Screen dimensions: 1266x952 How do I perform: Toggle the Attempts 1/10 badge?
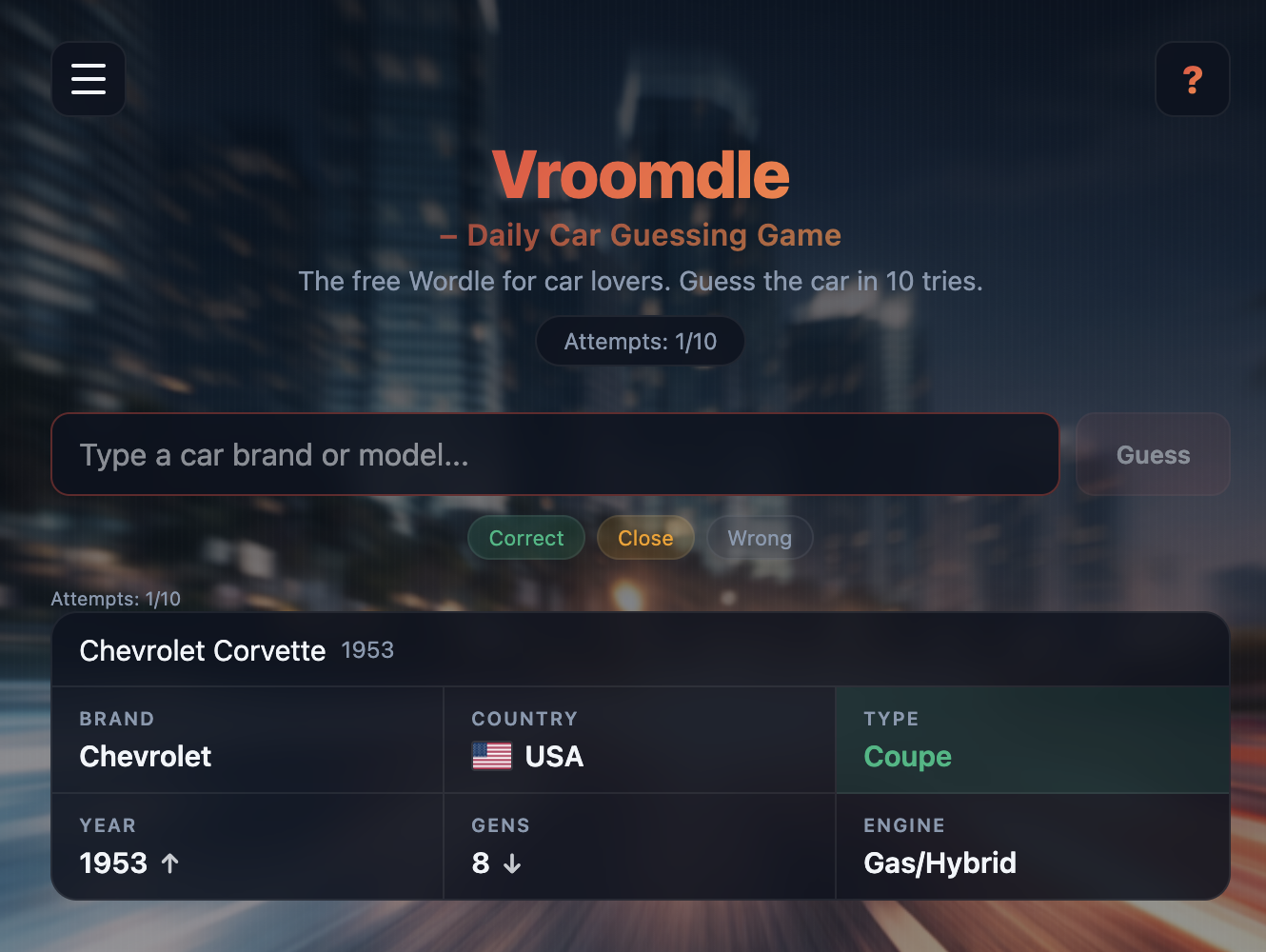pyautogui.click(x=640, y=341)
